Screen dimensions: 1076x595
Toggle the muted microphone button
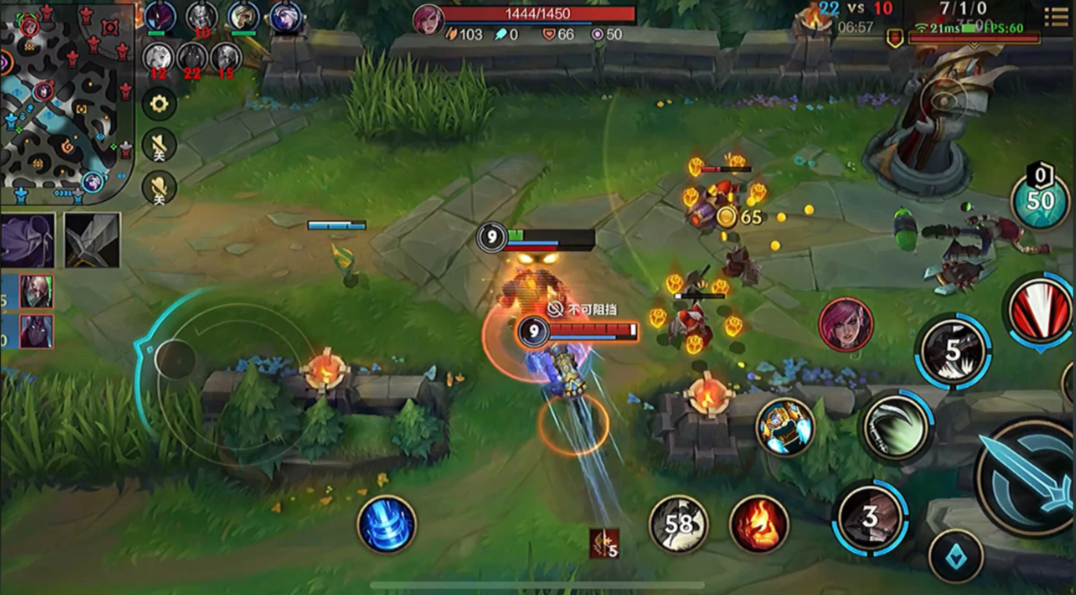tap(158, 188)
